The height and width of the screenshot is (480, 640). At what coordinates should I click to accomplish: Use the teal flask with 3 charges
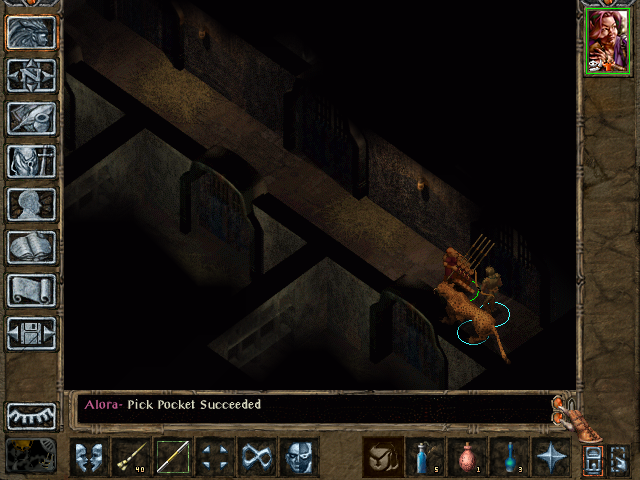(509, 457)
